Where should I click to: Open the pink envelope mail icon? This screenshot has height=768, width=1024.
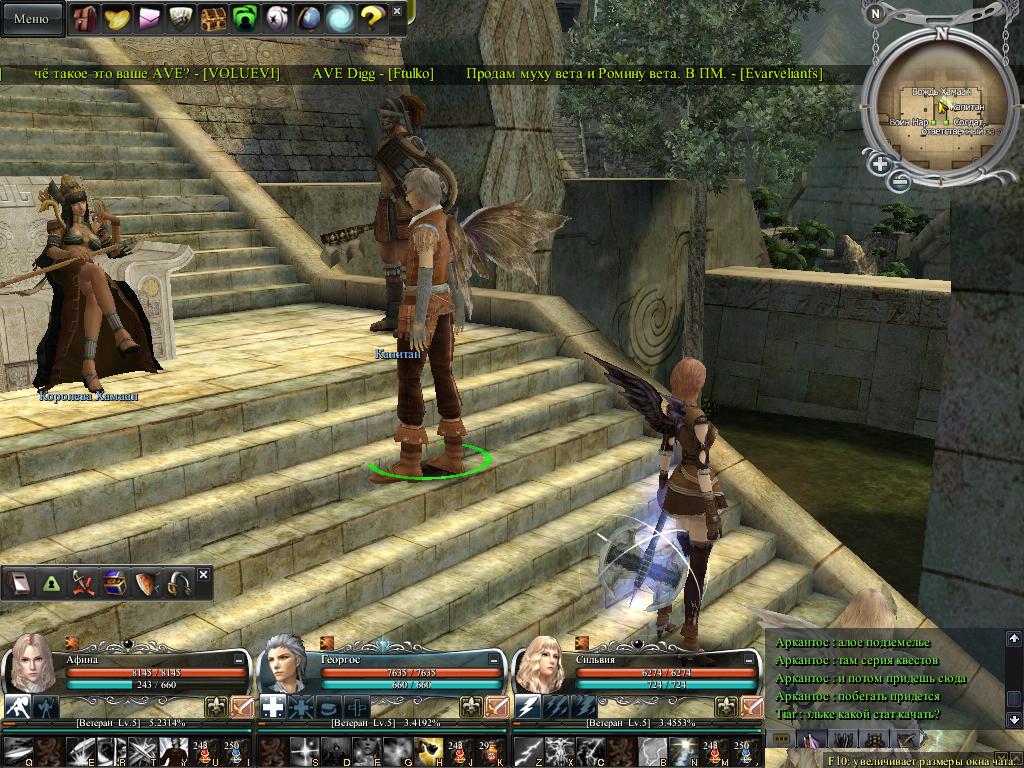coord(149,17)
